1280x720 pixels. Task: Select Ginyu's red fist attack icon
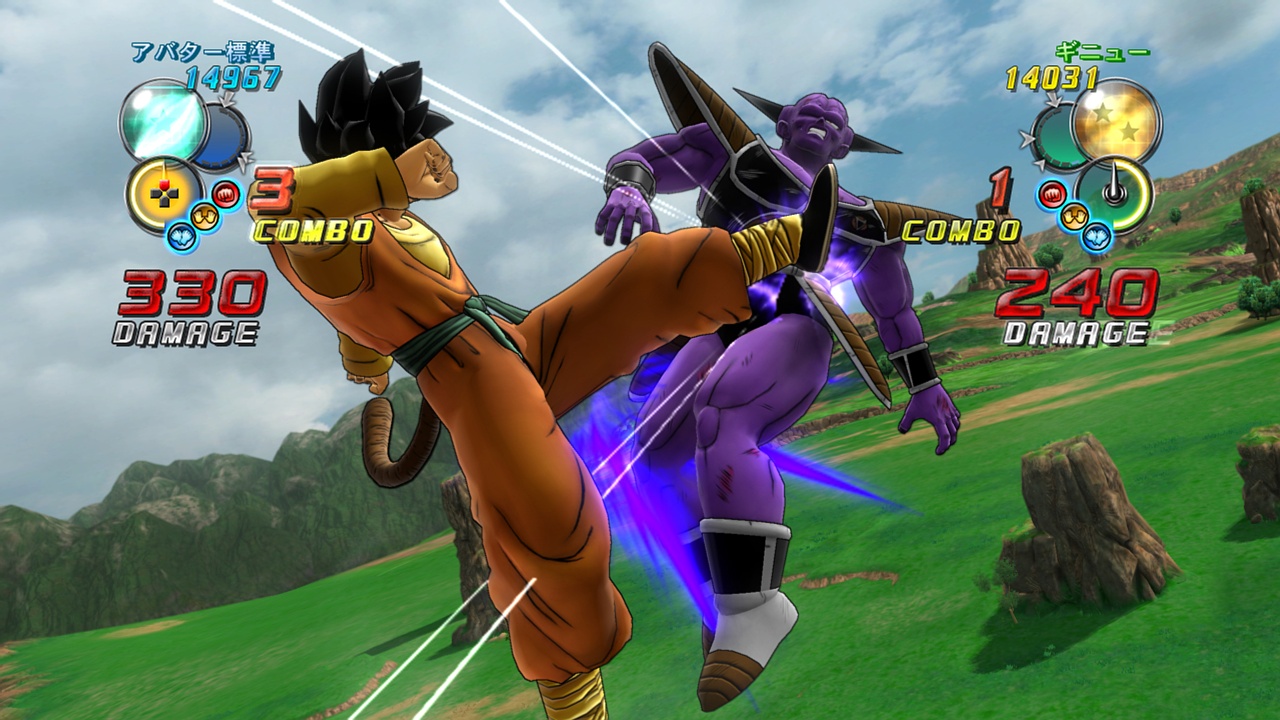tap(1052, 193)
